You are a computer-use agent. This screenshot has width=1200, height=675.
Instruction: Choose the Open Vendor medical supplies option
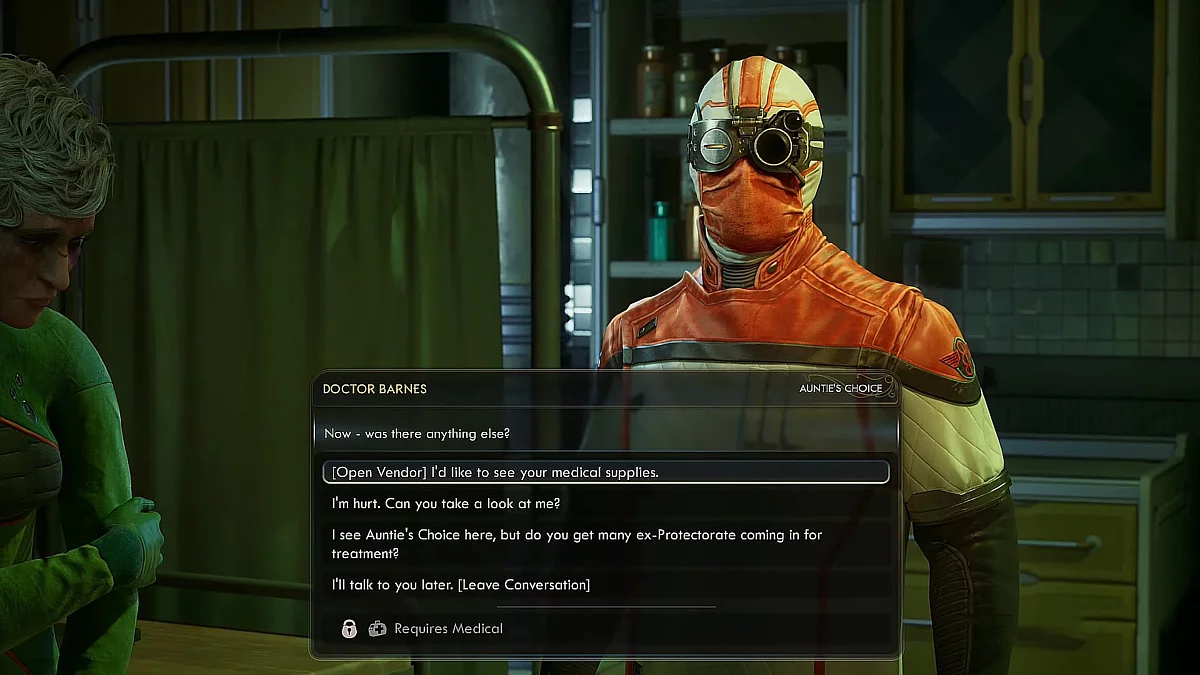(496, 472)
